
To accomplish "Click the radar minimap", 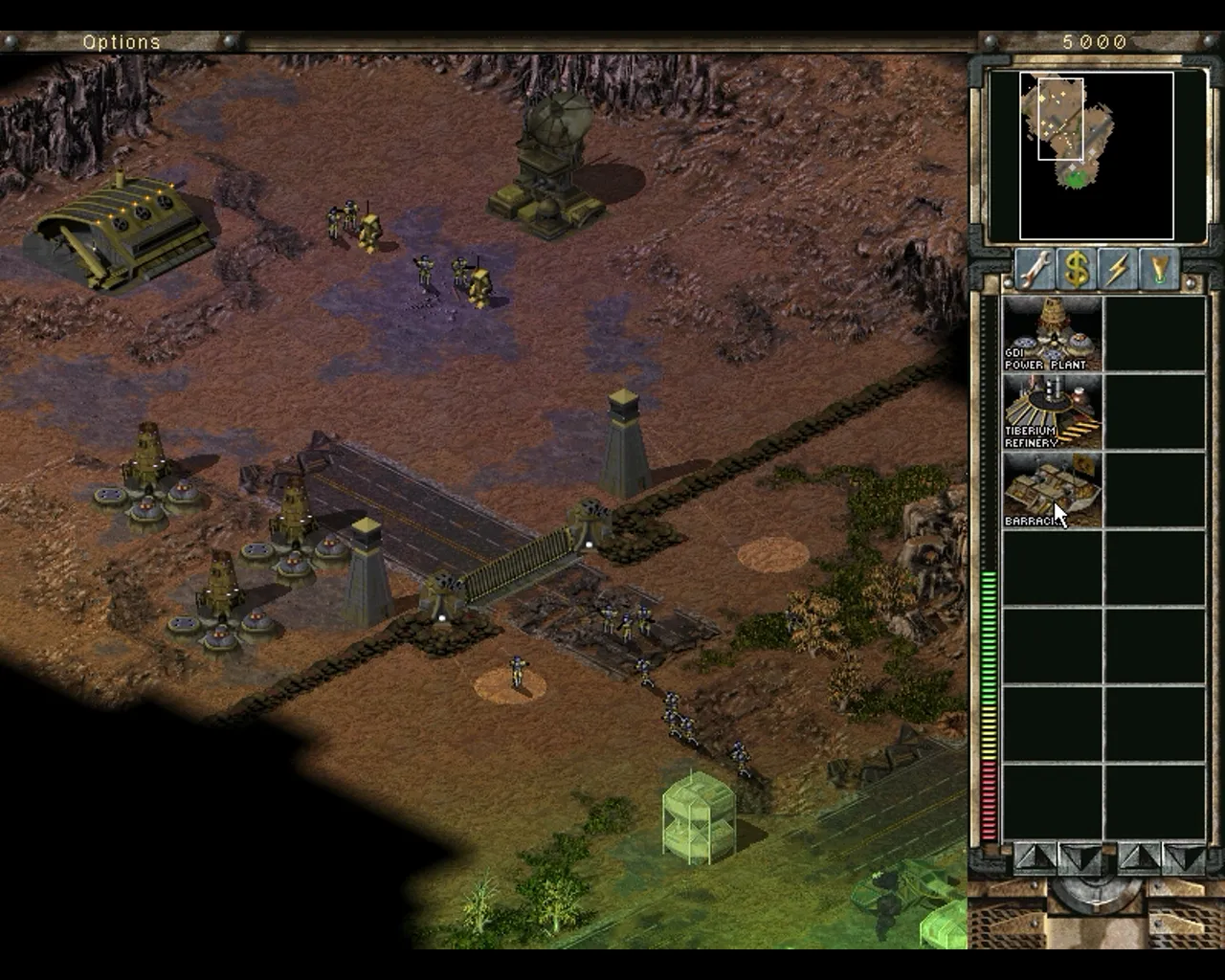I will click(x=1096, y=155).
